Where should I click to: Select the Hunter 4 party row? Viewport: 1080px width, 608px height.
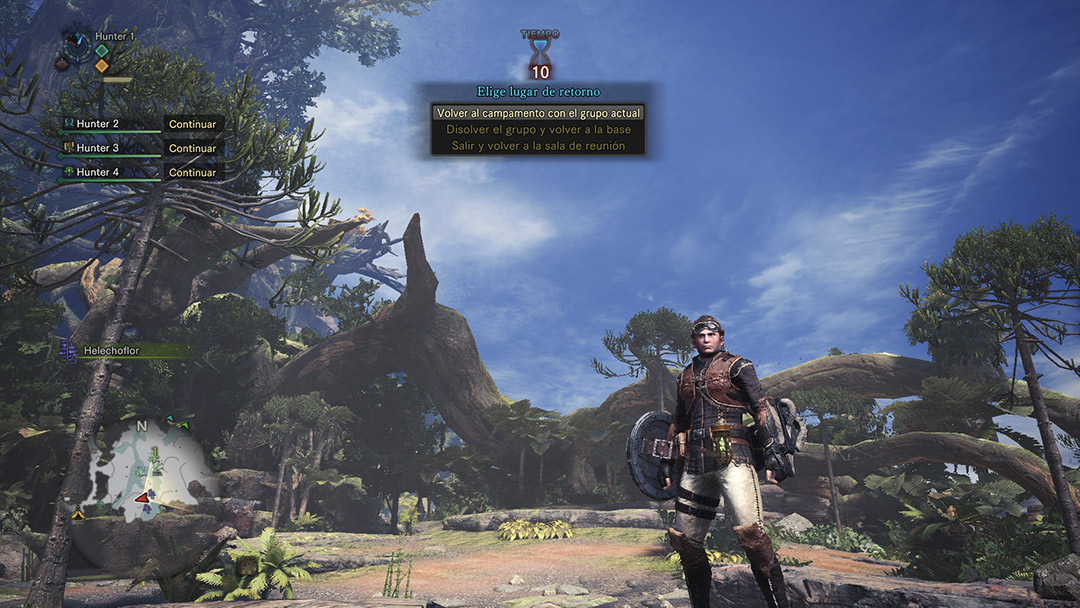[x=140, y=172]
